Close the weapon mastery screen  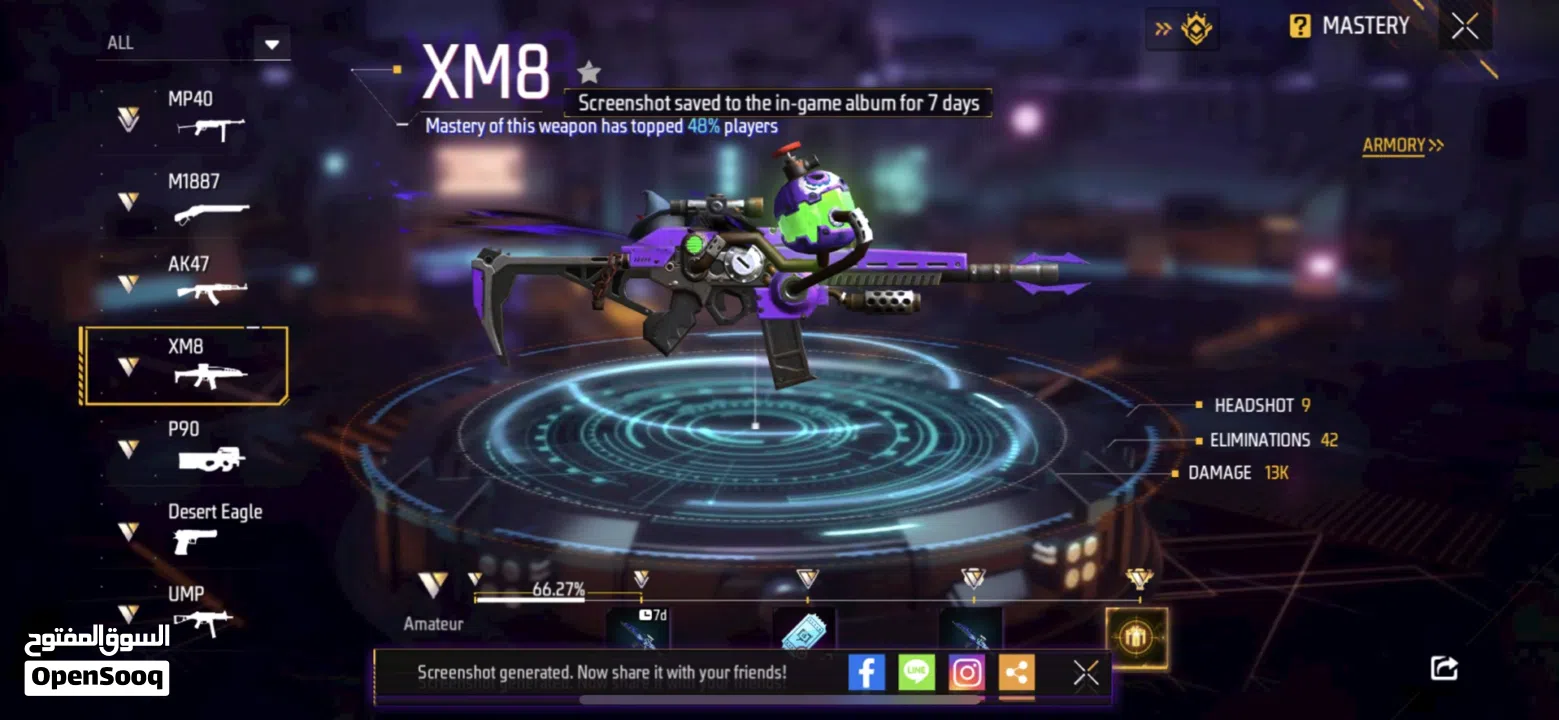click(1465, 27)
